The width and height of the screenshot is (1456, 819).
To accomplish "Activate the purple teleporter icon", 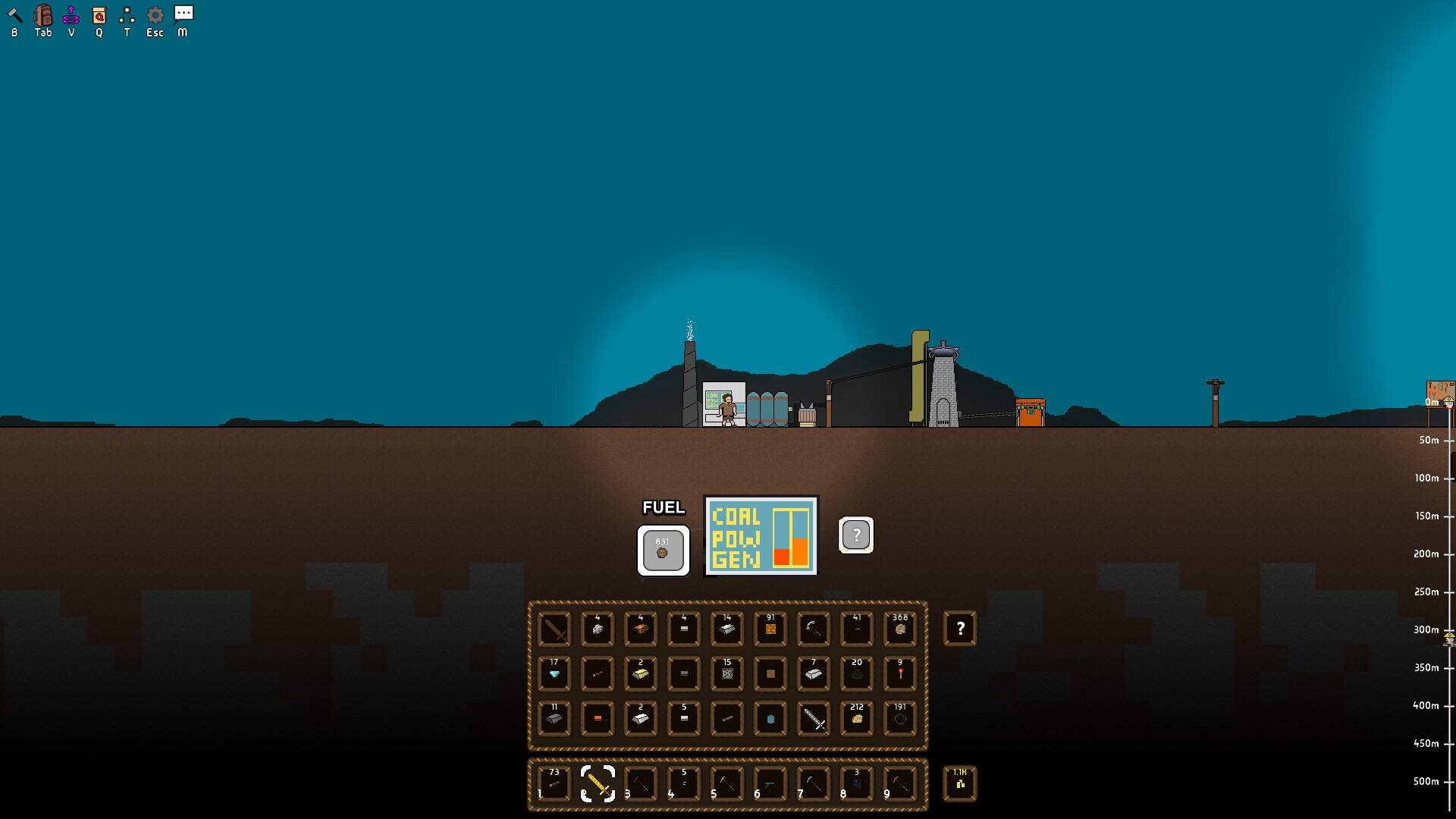I will 71,15.
